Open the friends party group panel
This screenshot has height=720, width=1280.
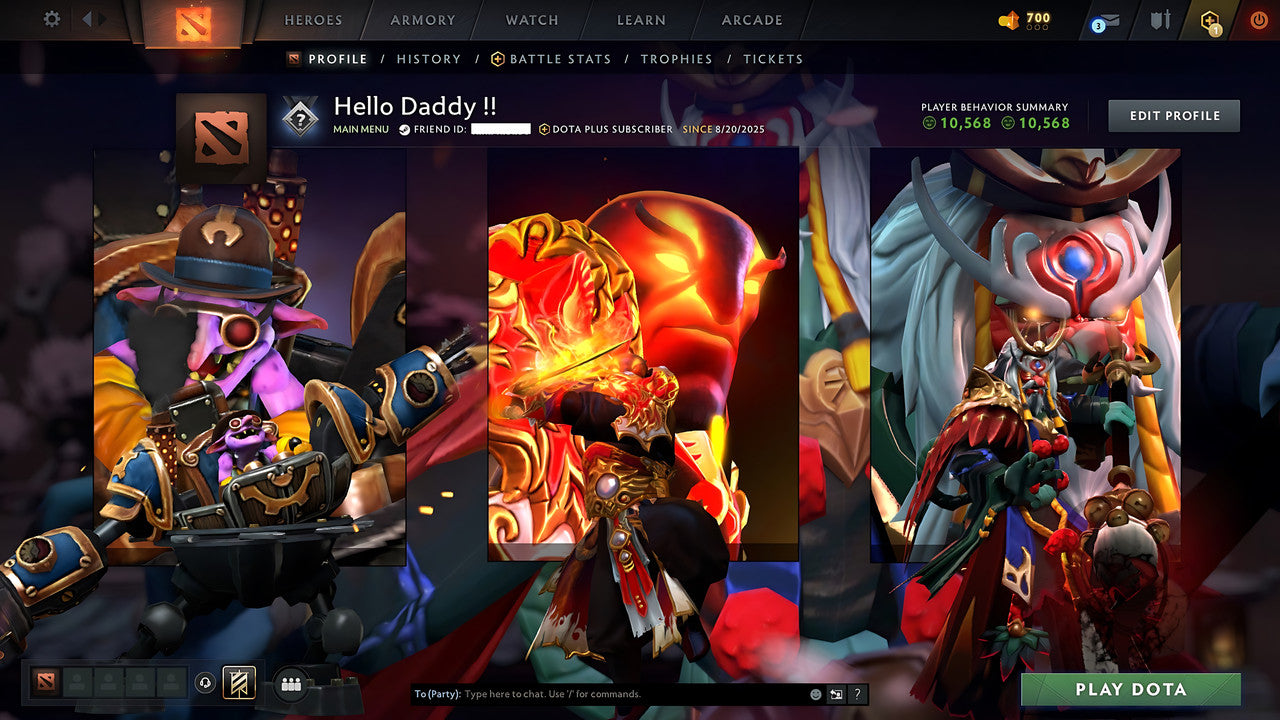click(289, 682)
